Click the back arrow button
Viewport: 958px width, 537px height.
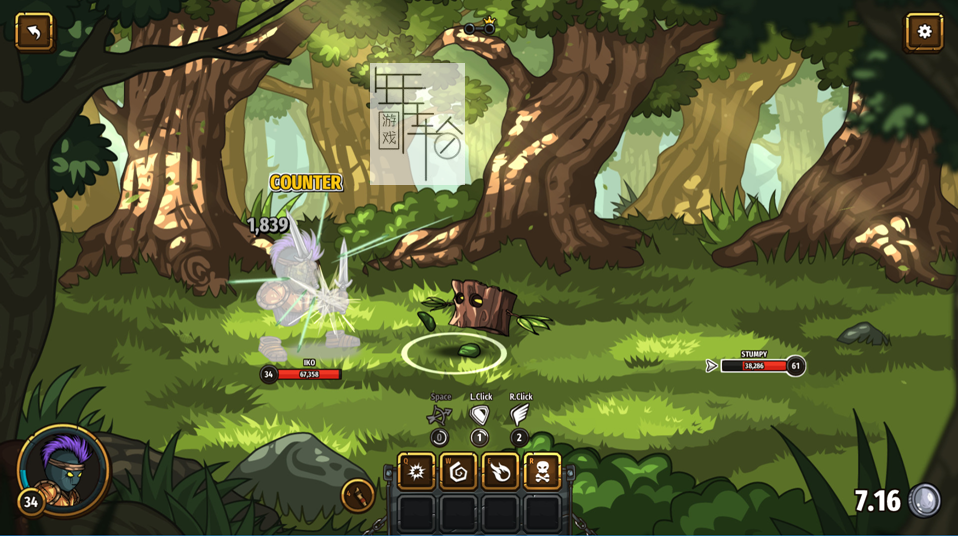(34, 32)
